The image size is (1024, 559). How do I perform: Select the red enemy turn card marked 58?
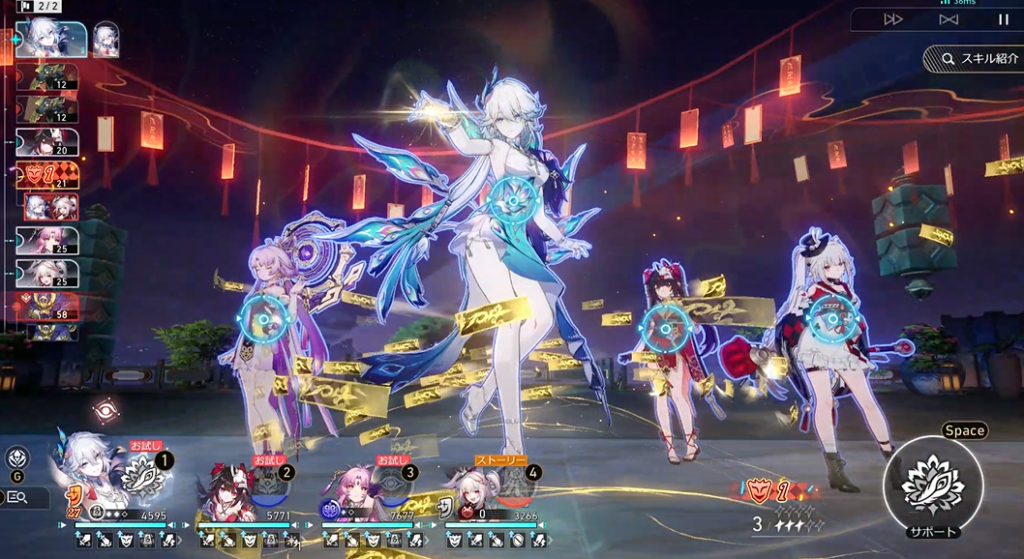pos(48,306)
